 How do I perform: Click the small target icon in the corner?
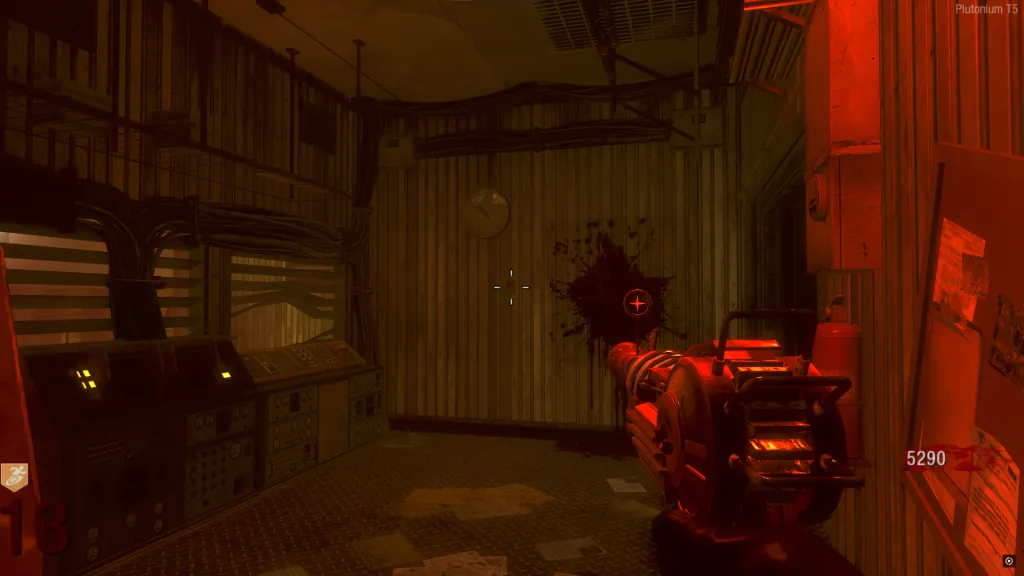pos(1009,561)
